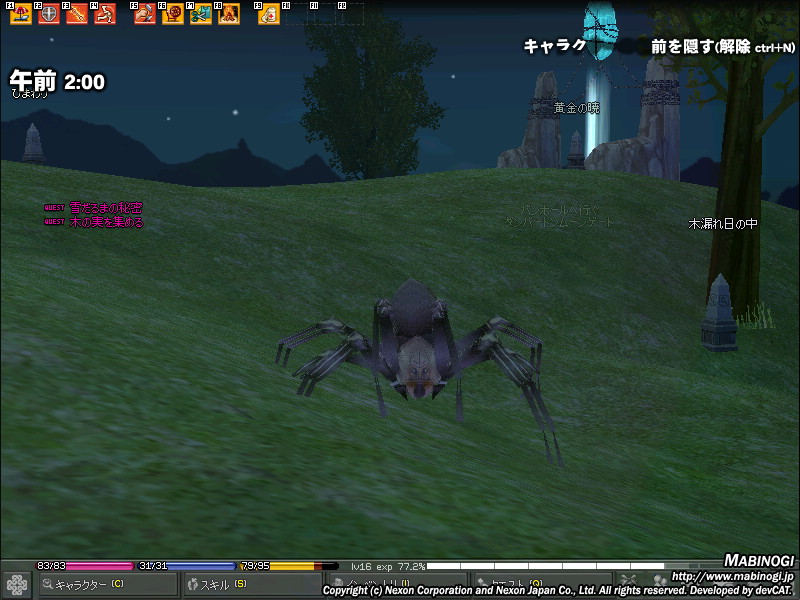Trigger the F3 sword smash skill
Image resolution: width=800 pixels, height=600 pixels.
point(77,15)
